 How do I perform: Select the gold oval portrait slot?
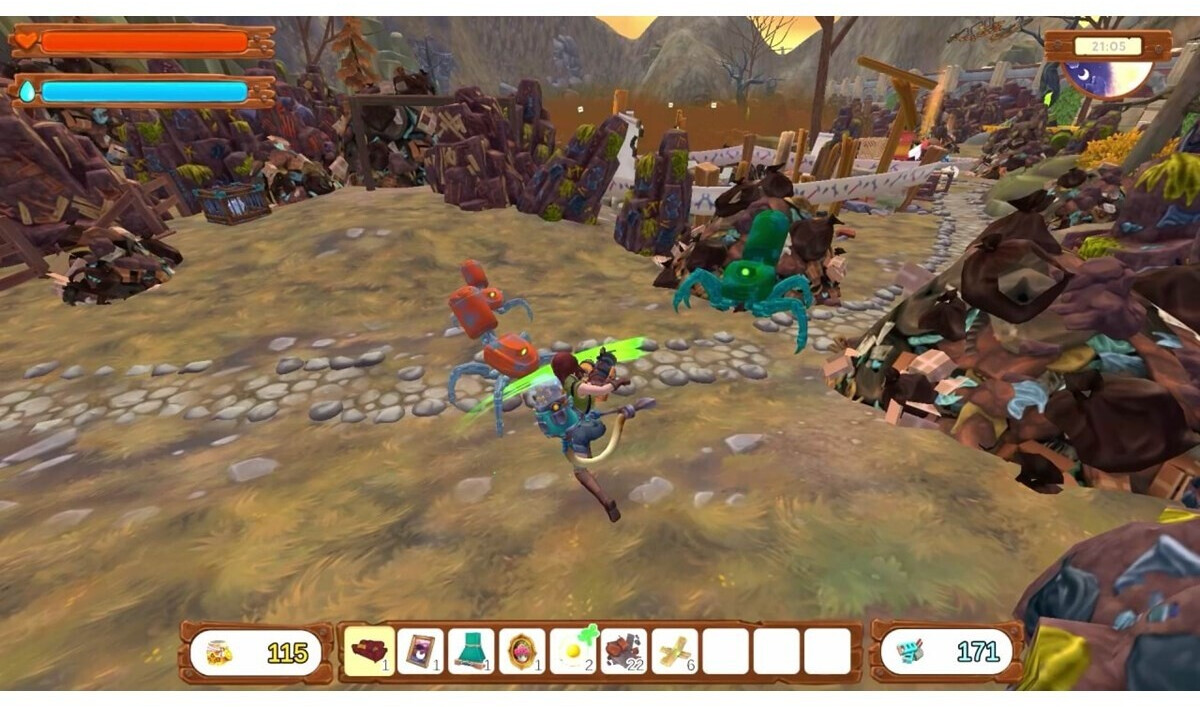(x=522, y=651)
